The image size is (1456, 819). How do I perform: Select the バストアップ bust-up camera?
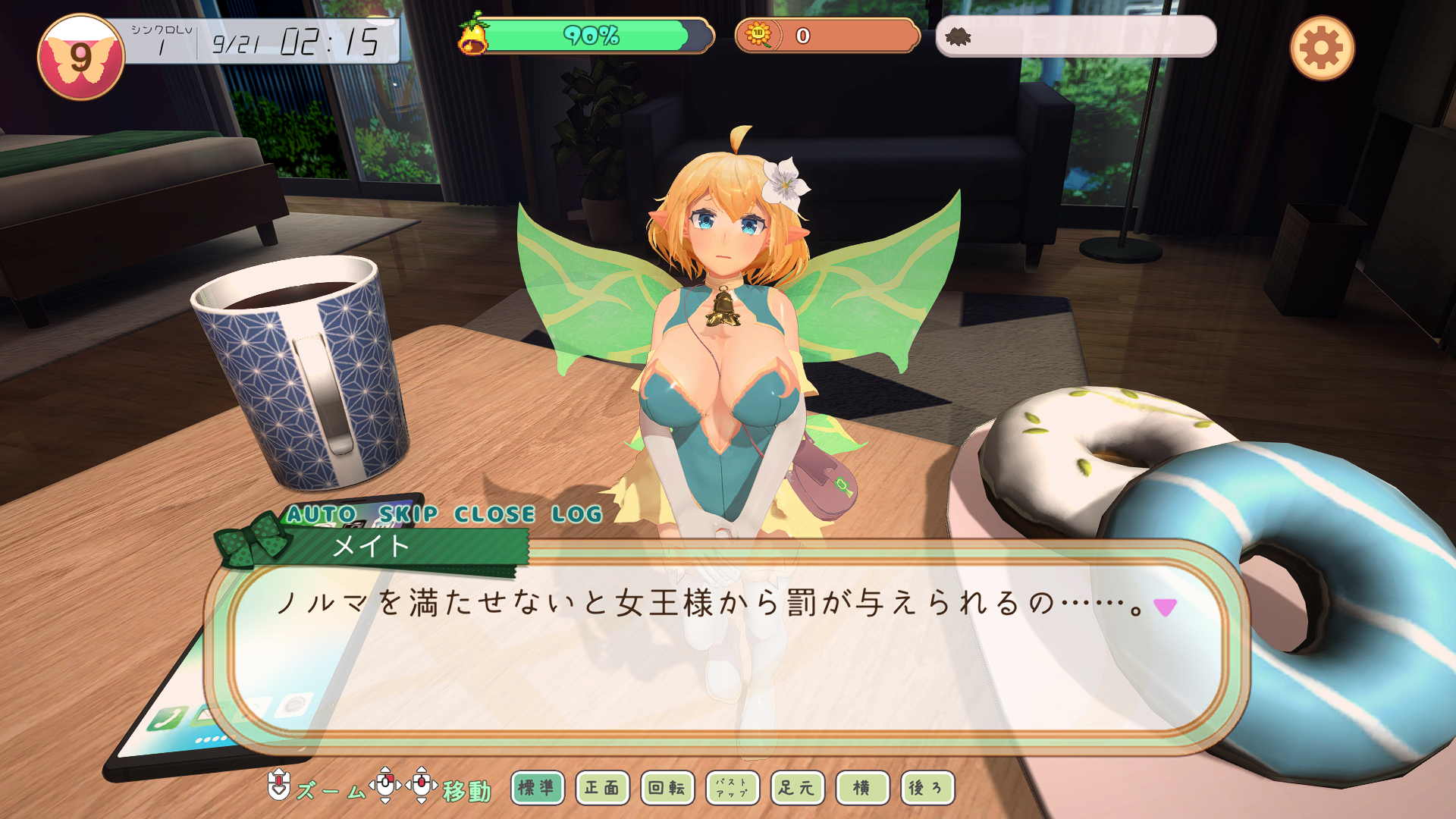(732, 788)
